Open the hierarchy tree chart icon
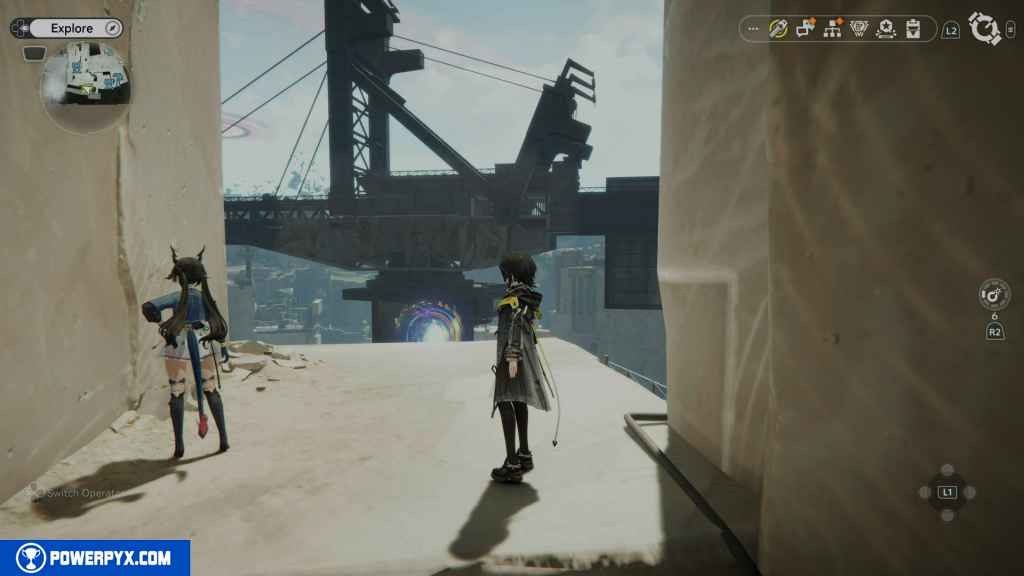The width and height of the screenshot is (1024, 576). (x=832, y=29)
